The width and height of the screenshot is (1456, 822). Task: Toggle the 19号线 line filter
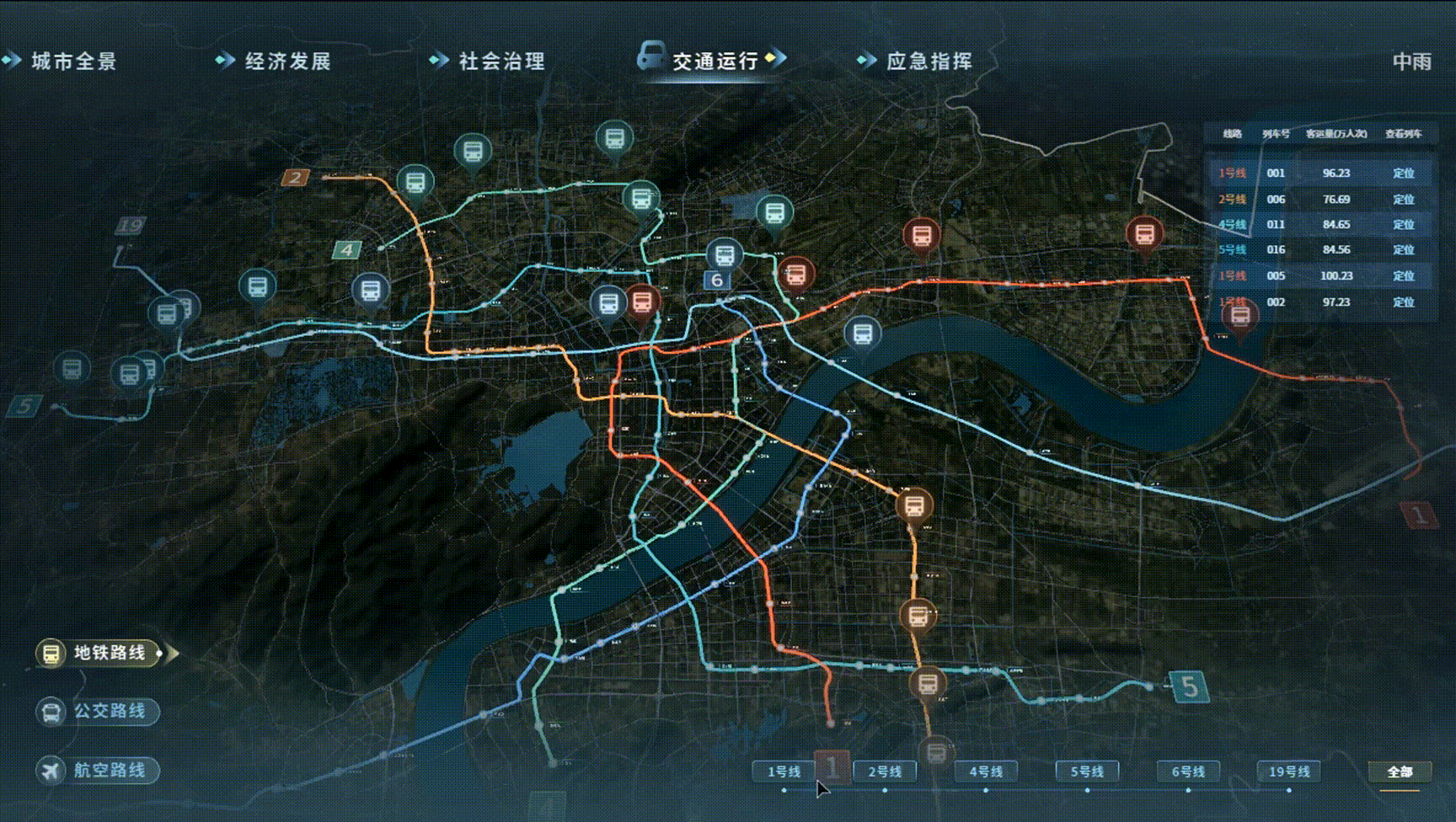click(x=1287, y=770)
